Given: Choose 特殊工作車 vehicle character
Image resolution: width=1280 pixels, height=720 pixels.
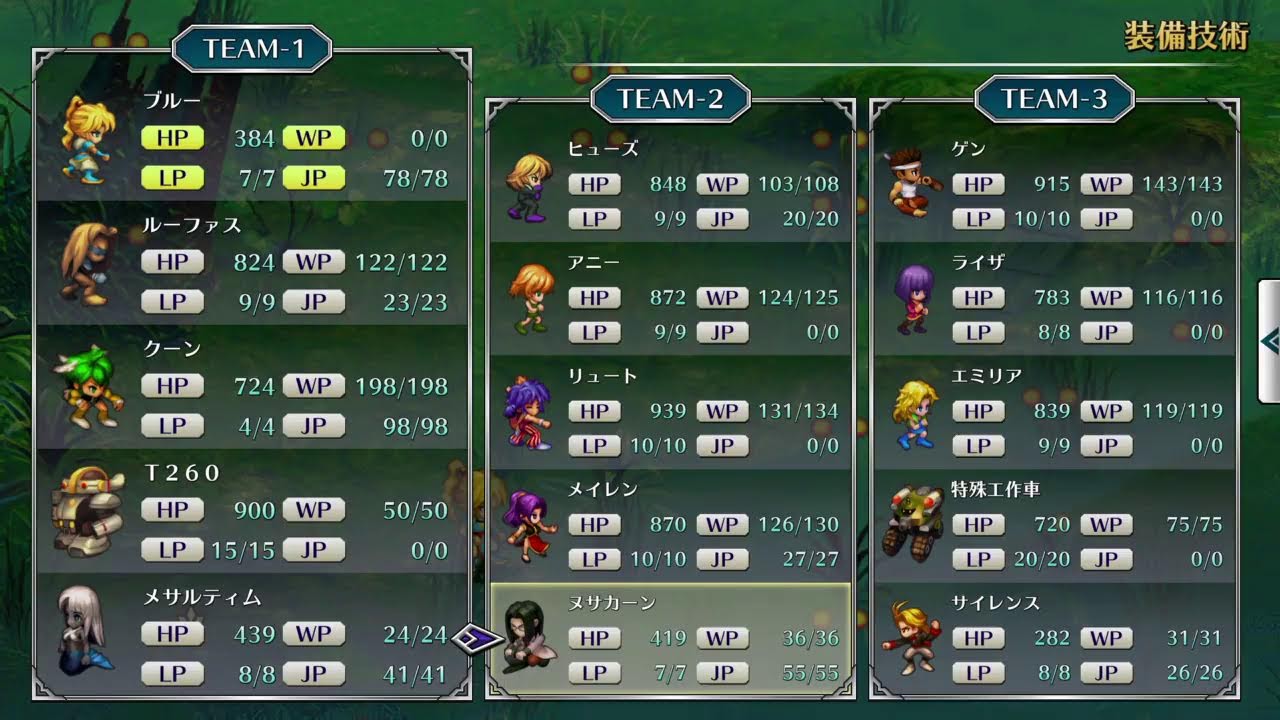Looking at the screenshot, I should tap(1054, 525).
